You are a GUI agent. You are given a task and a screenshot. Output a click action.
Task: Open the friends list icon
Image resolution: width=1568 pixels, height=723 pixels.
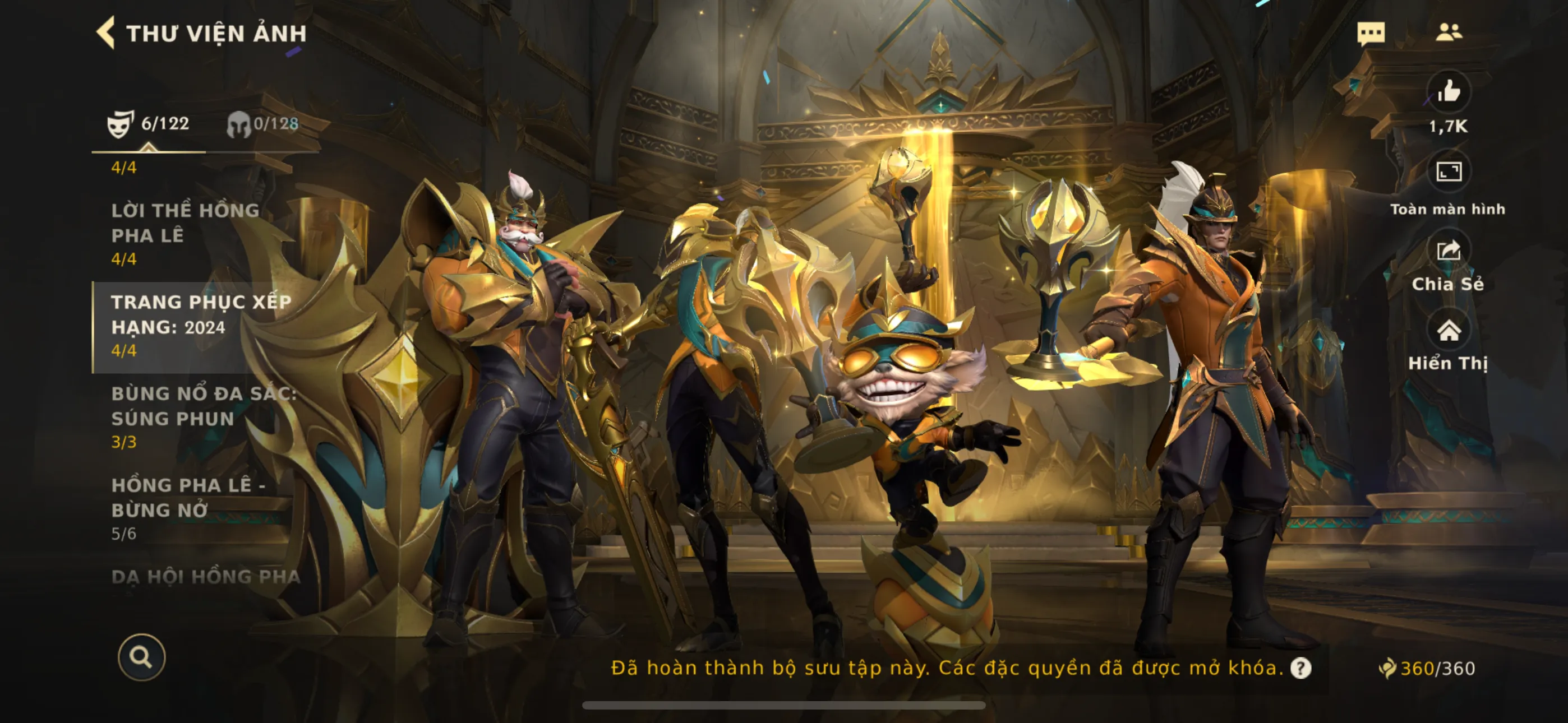(x=1448, y=33)
